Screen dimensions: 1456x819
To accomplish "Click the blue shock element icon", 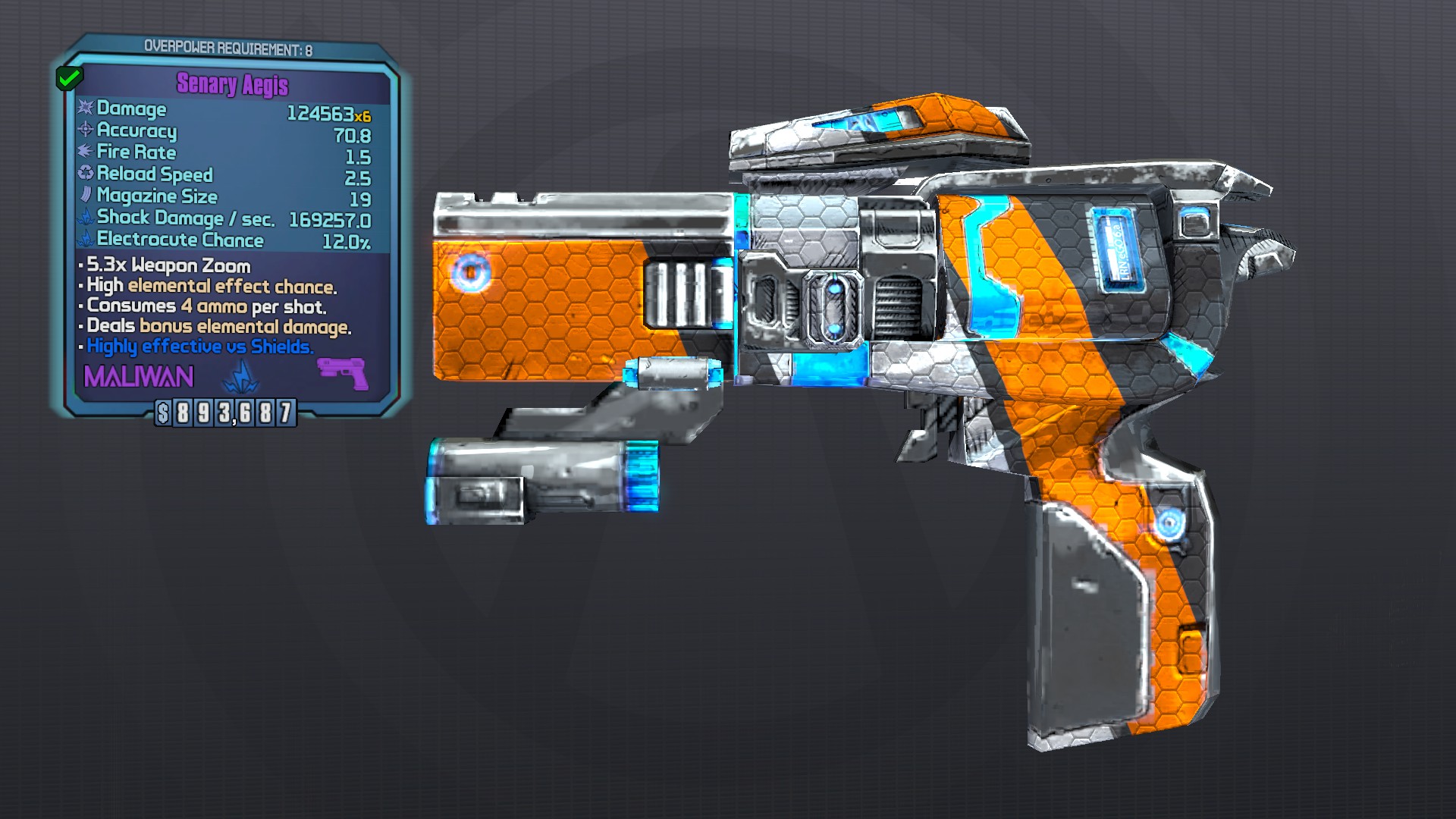I will pos(241,376).
